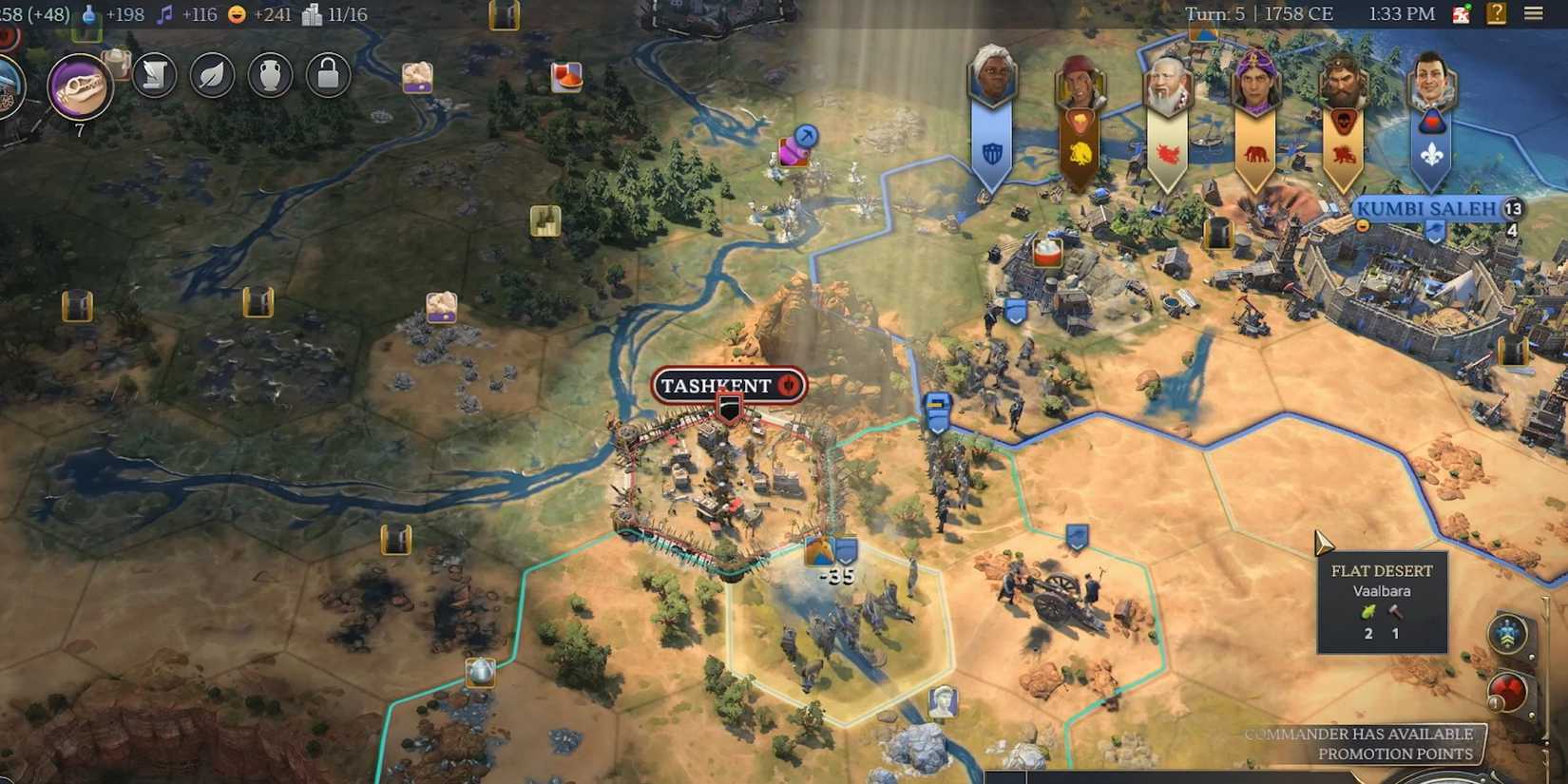Open the Civilopedia question mark help
1568x784 pixels.
point(1499,11)
